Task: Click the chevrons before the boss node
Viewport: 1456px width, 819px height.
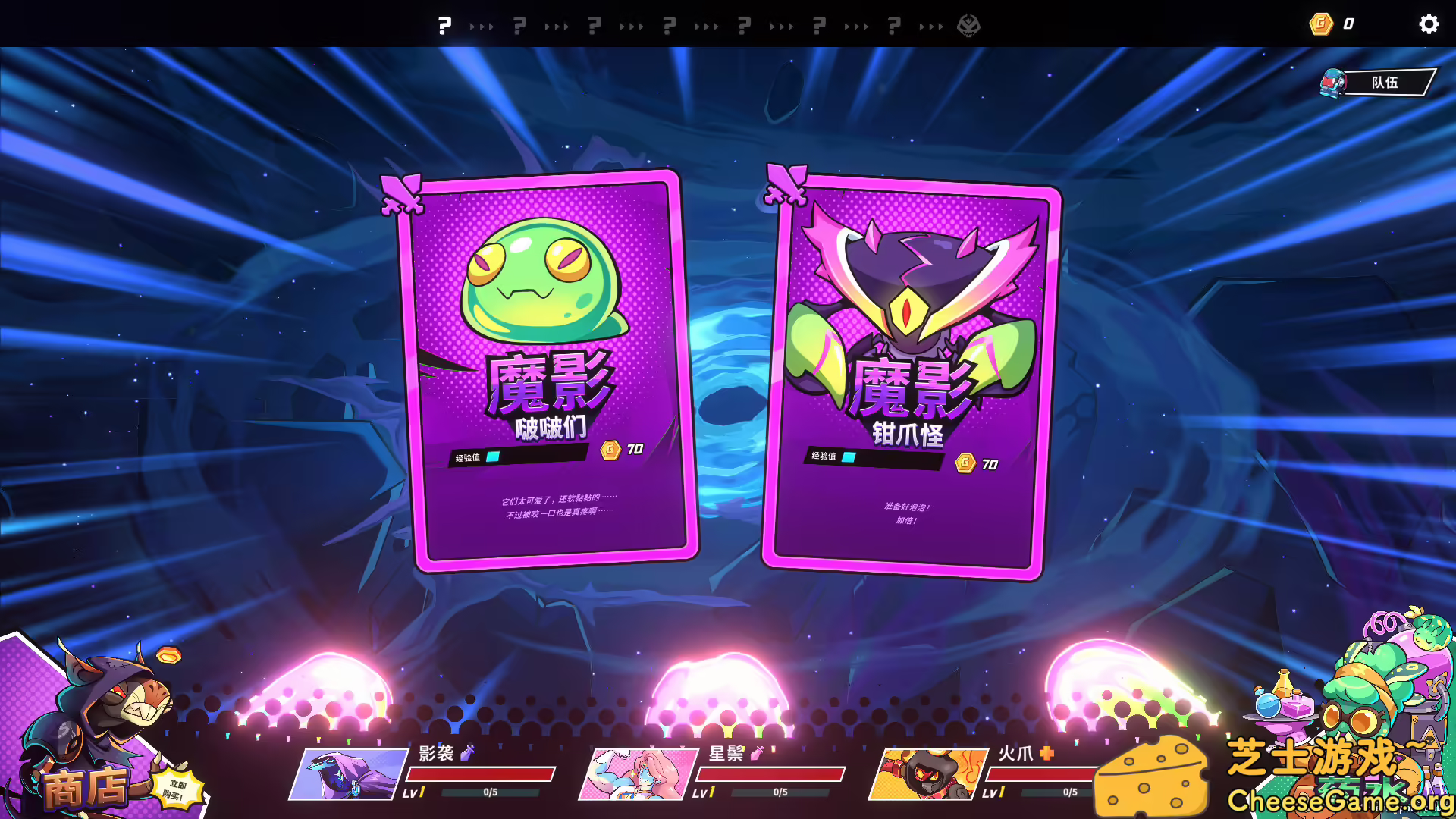Action: 932,25
